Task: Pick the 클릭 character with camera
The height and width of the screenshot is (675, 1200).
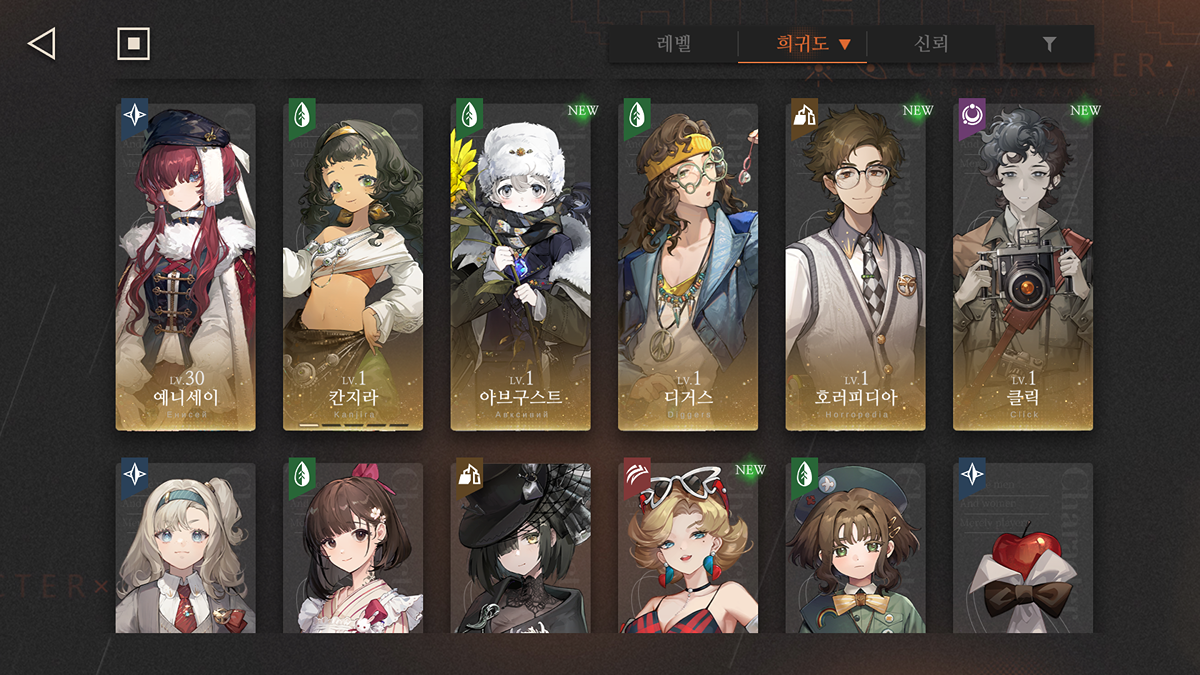Action: tap(1023, 267)
